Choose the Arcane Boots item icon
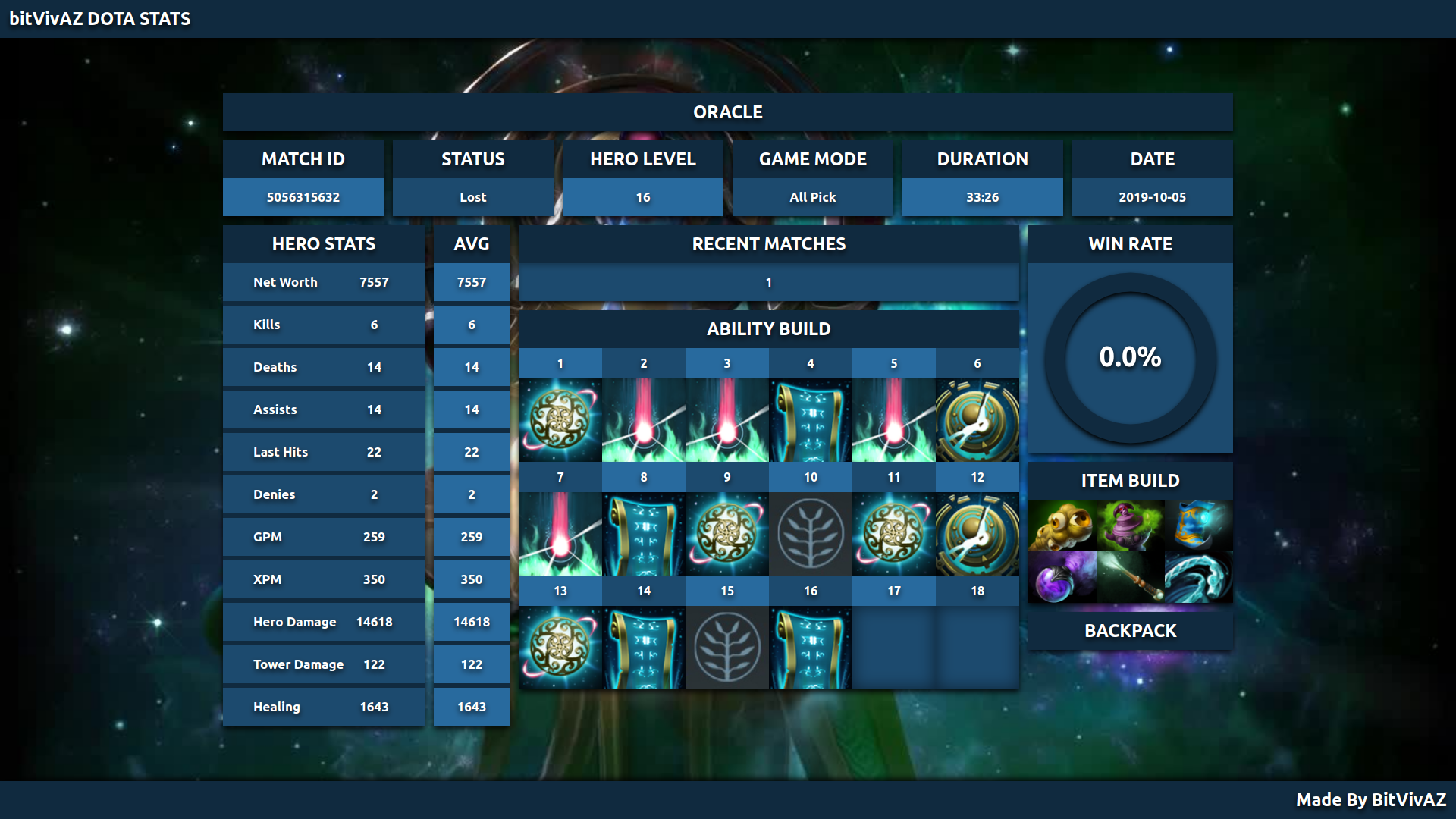The height and width of the screenshot is (819, 1456). click(x=1198, y=526)
